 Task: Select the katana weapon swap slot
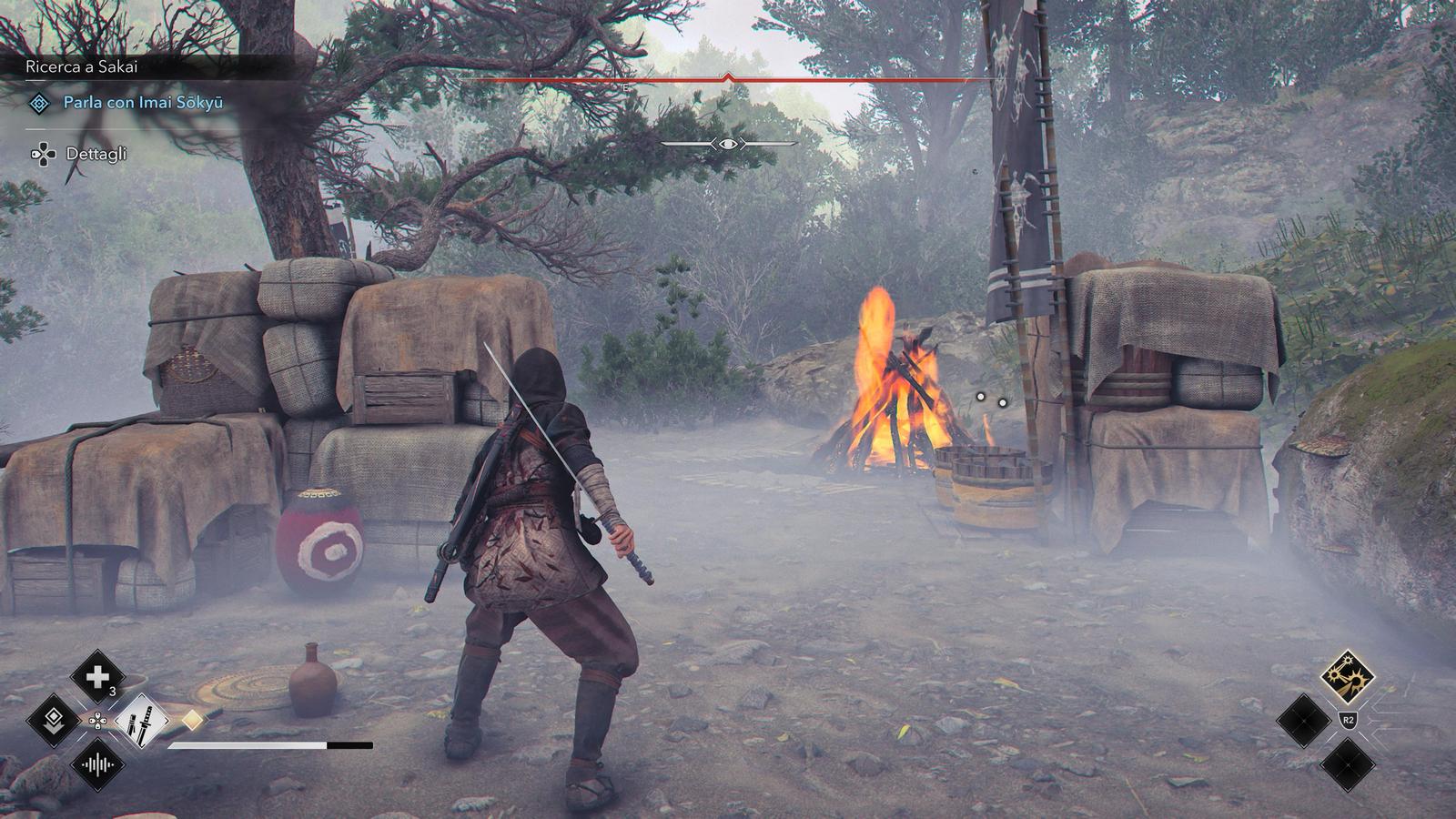point(142,721)
